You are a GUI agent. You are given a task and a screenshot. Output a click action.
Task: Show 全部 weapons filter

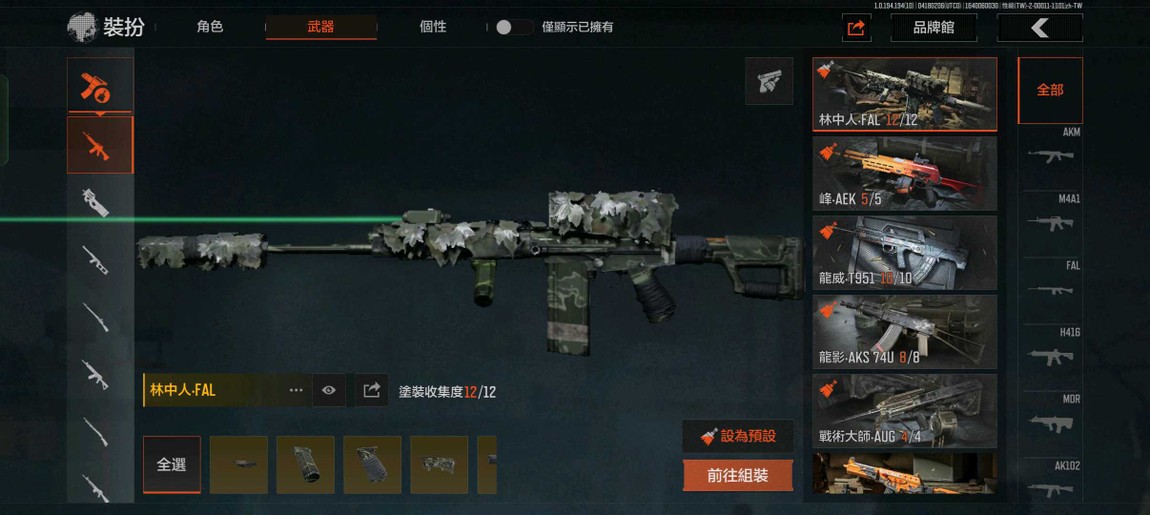(1049, 90)
